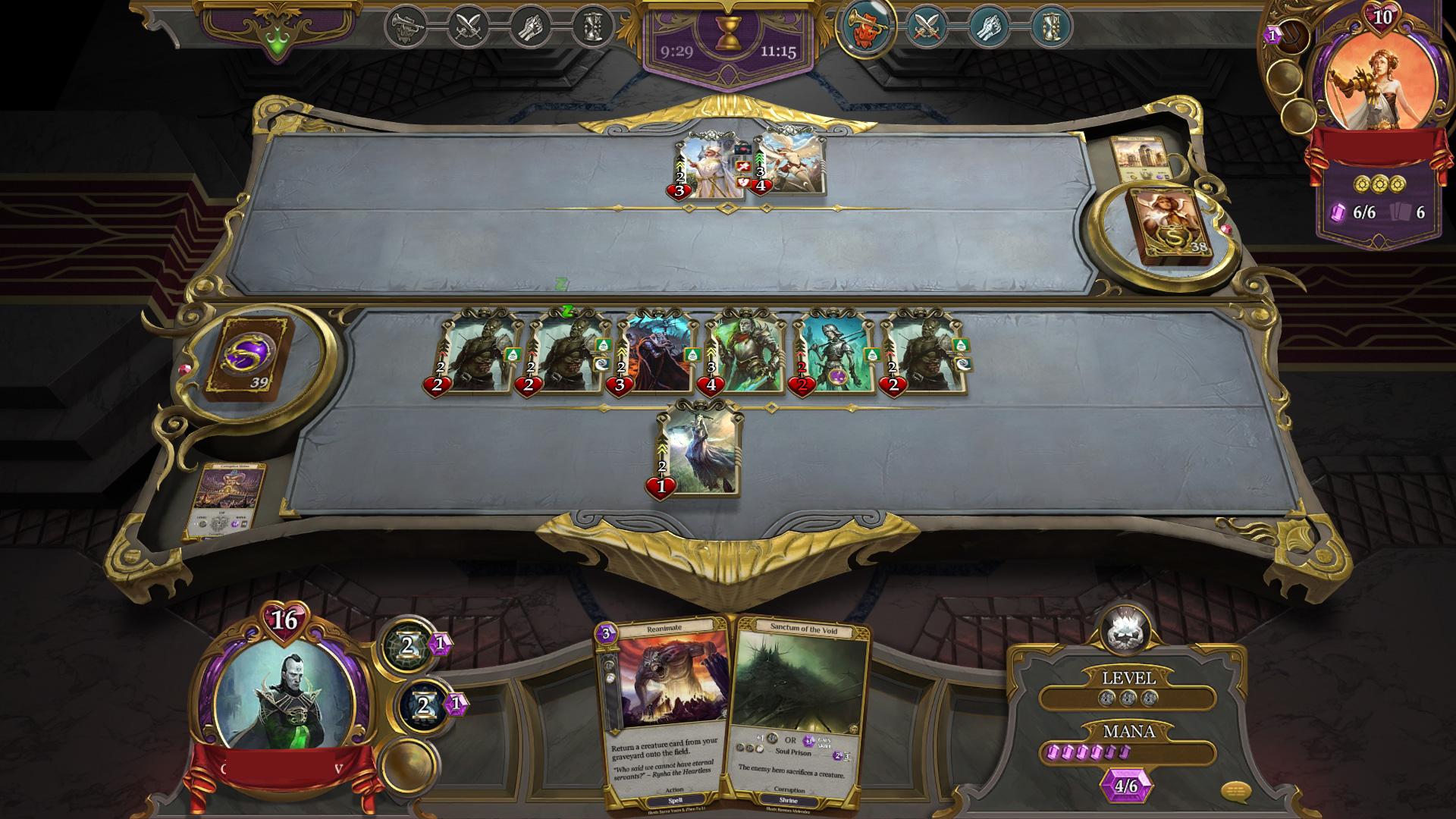Click the highlighted trumpet phase icon
Image resolution: width=1456 pixels, height=819 pixels.
pos(865,26)
